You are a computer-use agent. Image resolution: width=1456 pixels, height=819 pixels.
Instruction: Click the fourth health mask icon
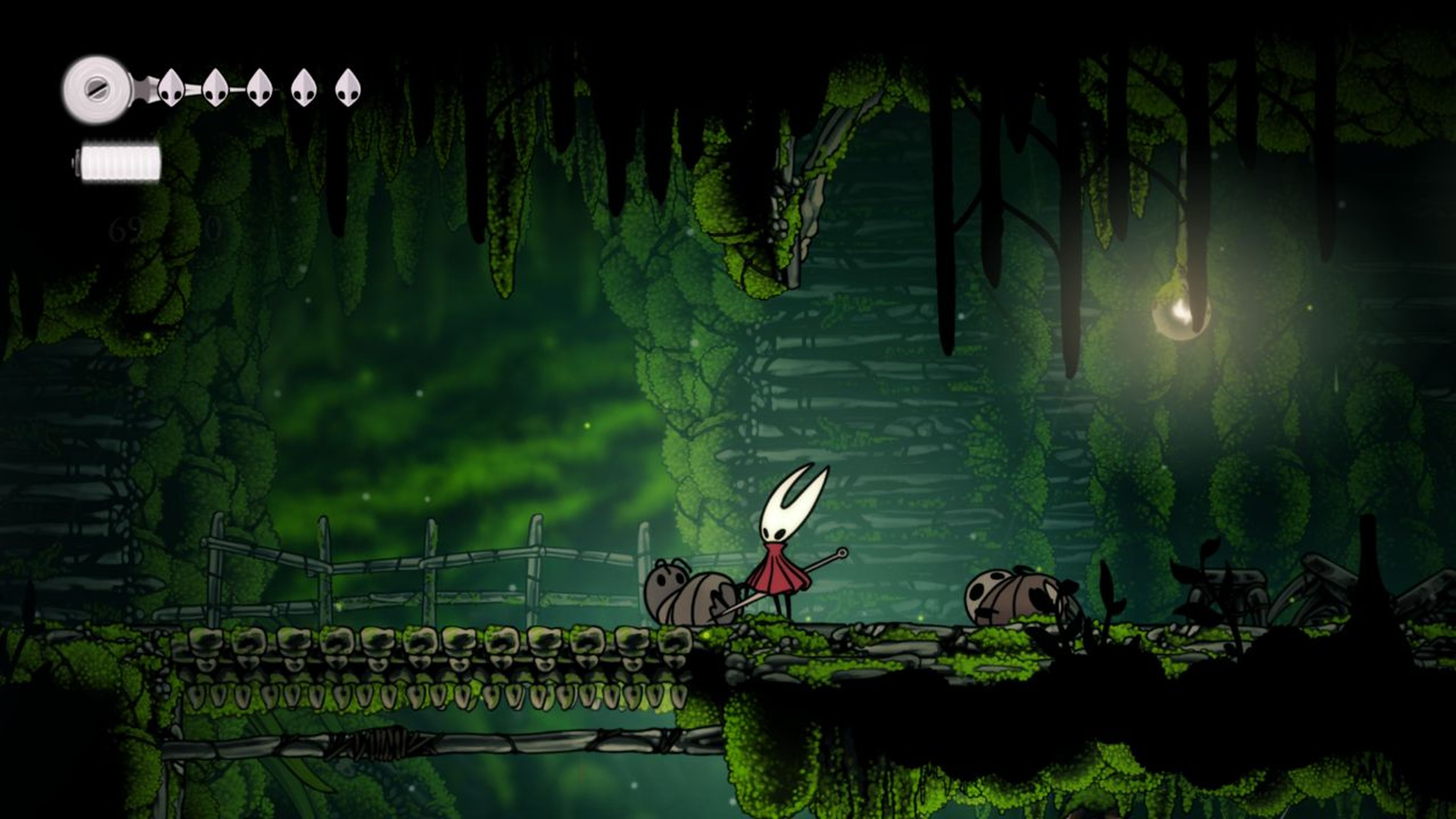(304, 88)
